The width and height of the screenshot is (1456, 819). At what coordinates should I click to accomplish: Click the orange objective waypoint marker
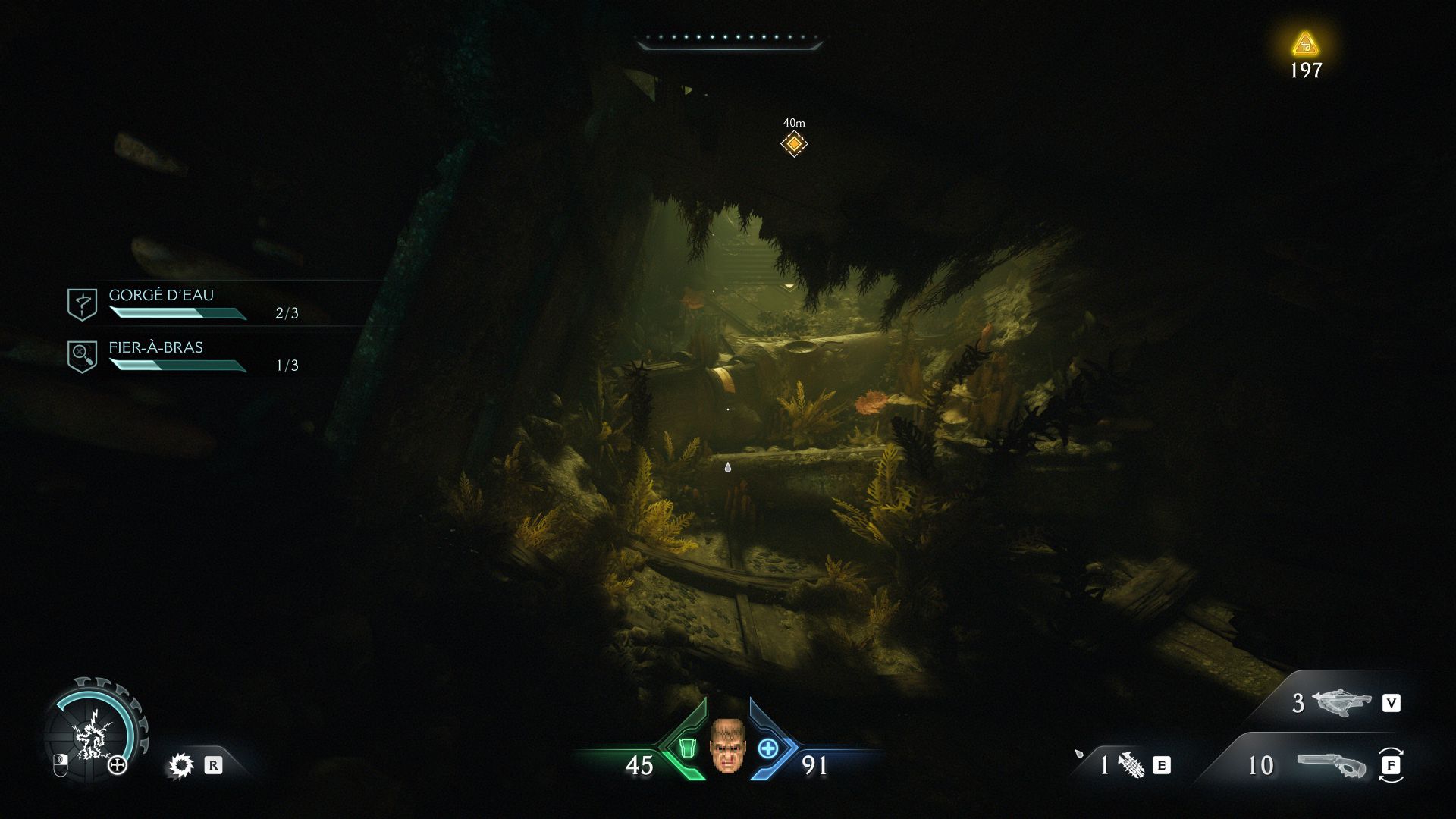coord(794,143)
